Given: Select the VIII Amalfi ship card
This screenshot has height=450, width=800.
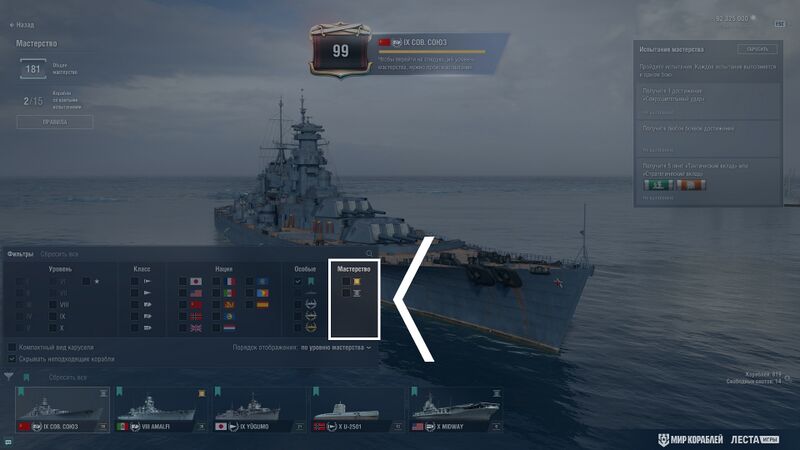Looking at the screenshot, I should point(160,411).
